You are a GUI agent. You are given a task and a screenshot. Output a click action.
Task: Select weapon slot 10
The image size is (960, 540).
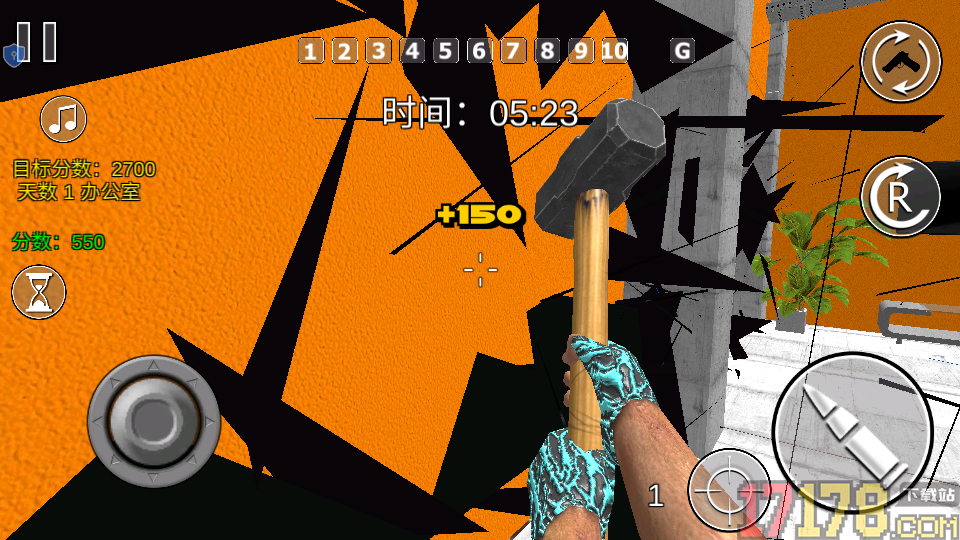pyautogui.click(x=615, y=51)
